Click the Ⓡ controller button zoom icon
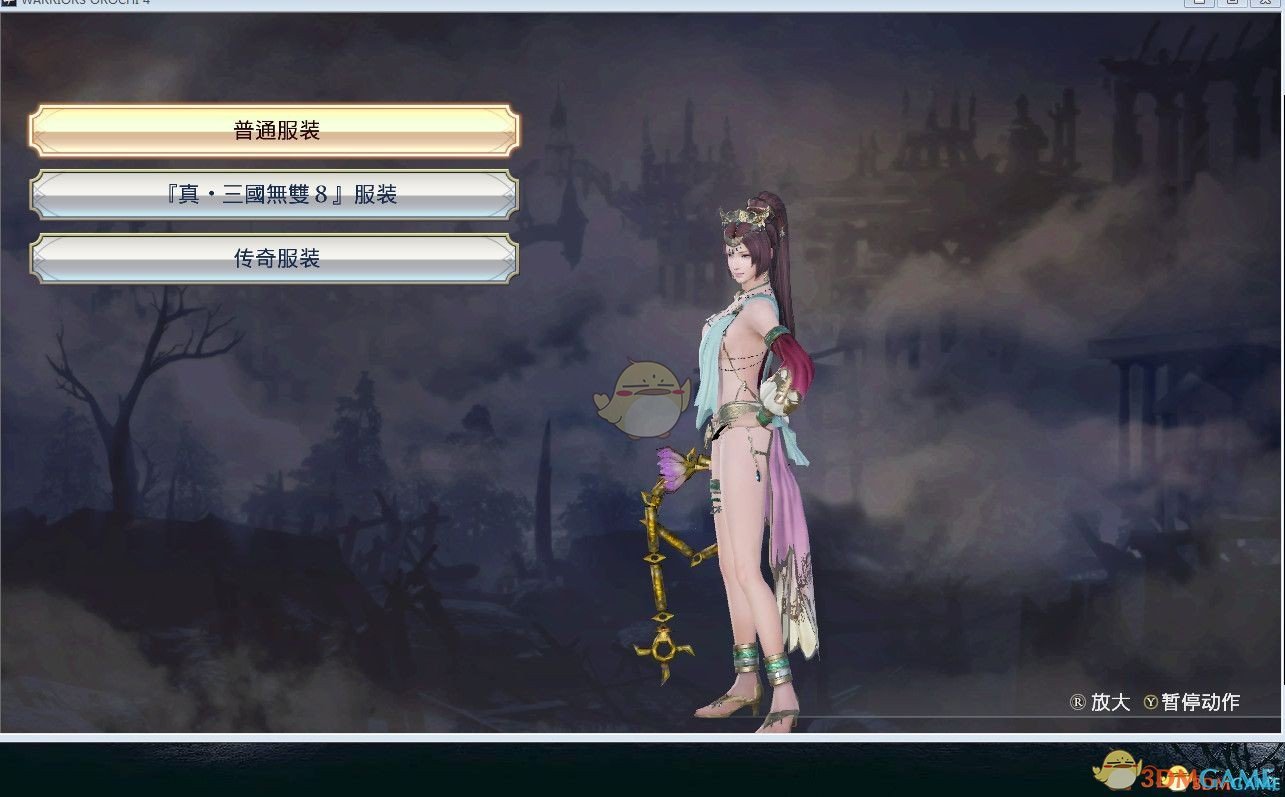This screenshot has height=797, width=1285. (1077, 703)
